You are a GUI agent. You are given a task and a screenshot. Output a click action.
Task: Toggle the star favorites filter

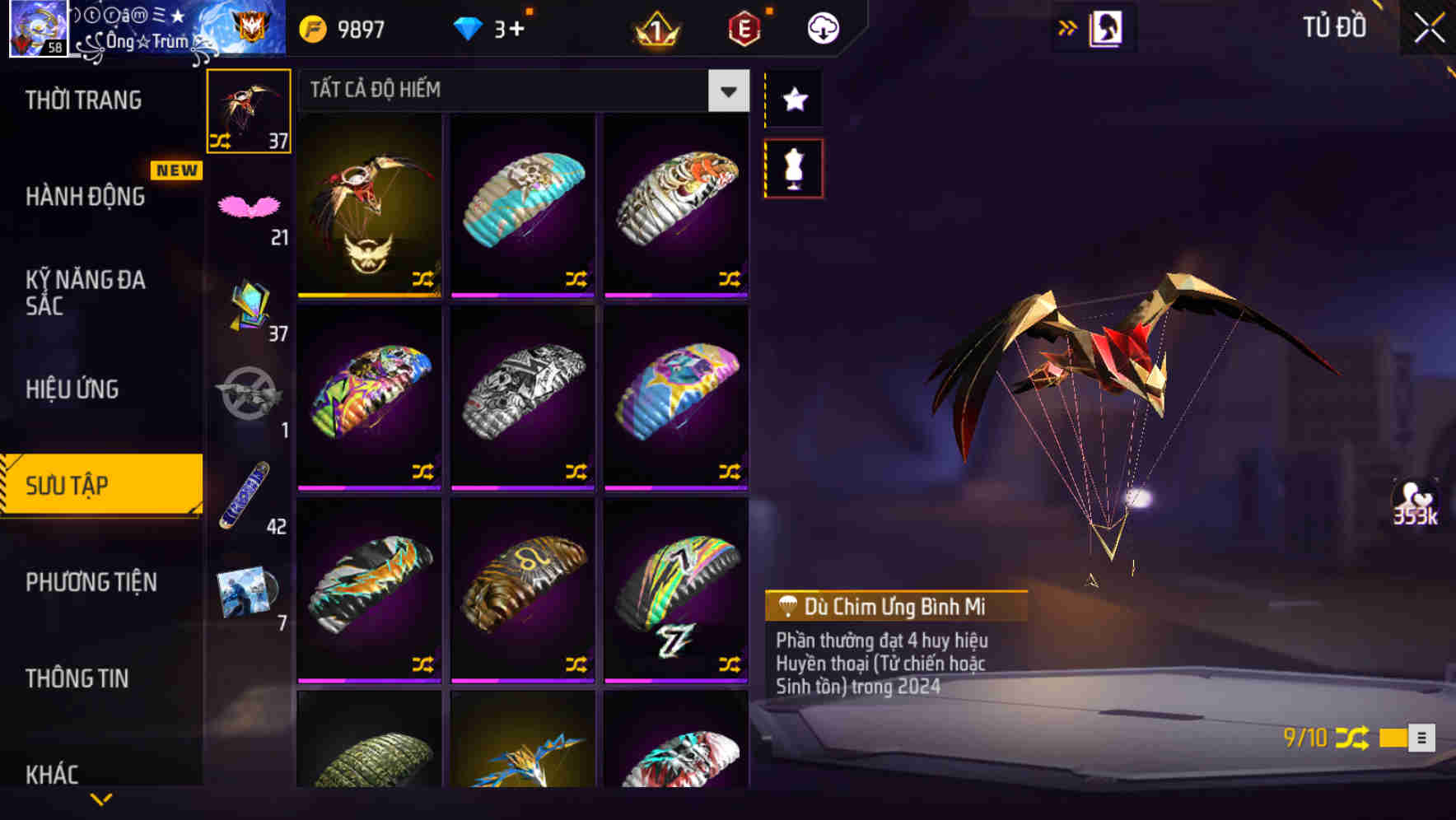click(x=792, y=100)
